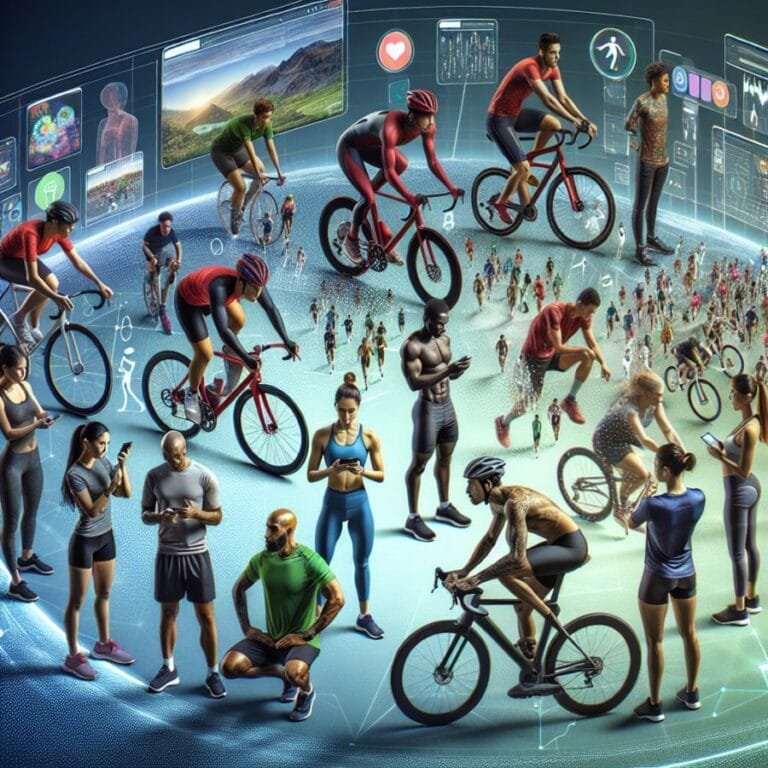Open the colorful heatmap thumbnail

pos(54,127)
